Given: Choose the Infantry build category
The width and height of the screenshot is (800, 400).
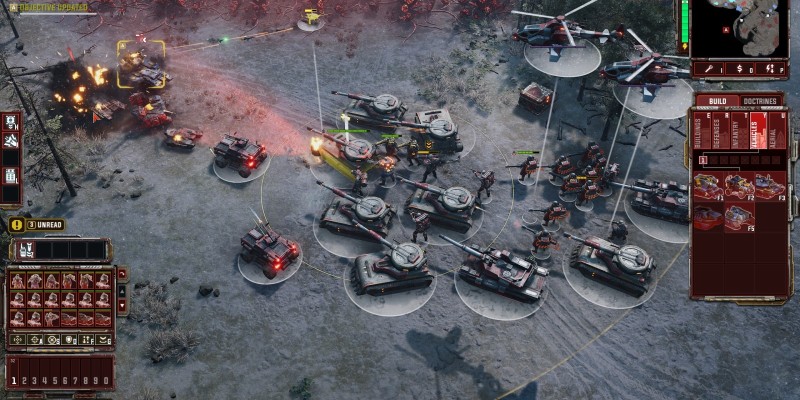Looking at the screenshot, I should click(729, 129).
